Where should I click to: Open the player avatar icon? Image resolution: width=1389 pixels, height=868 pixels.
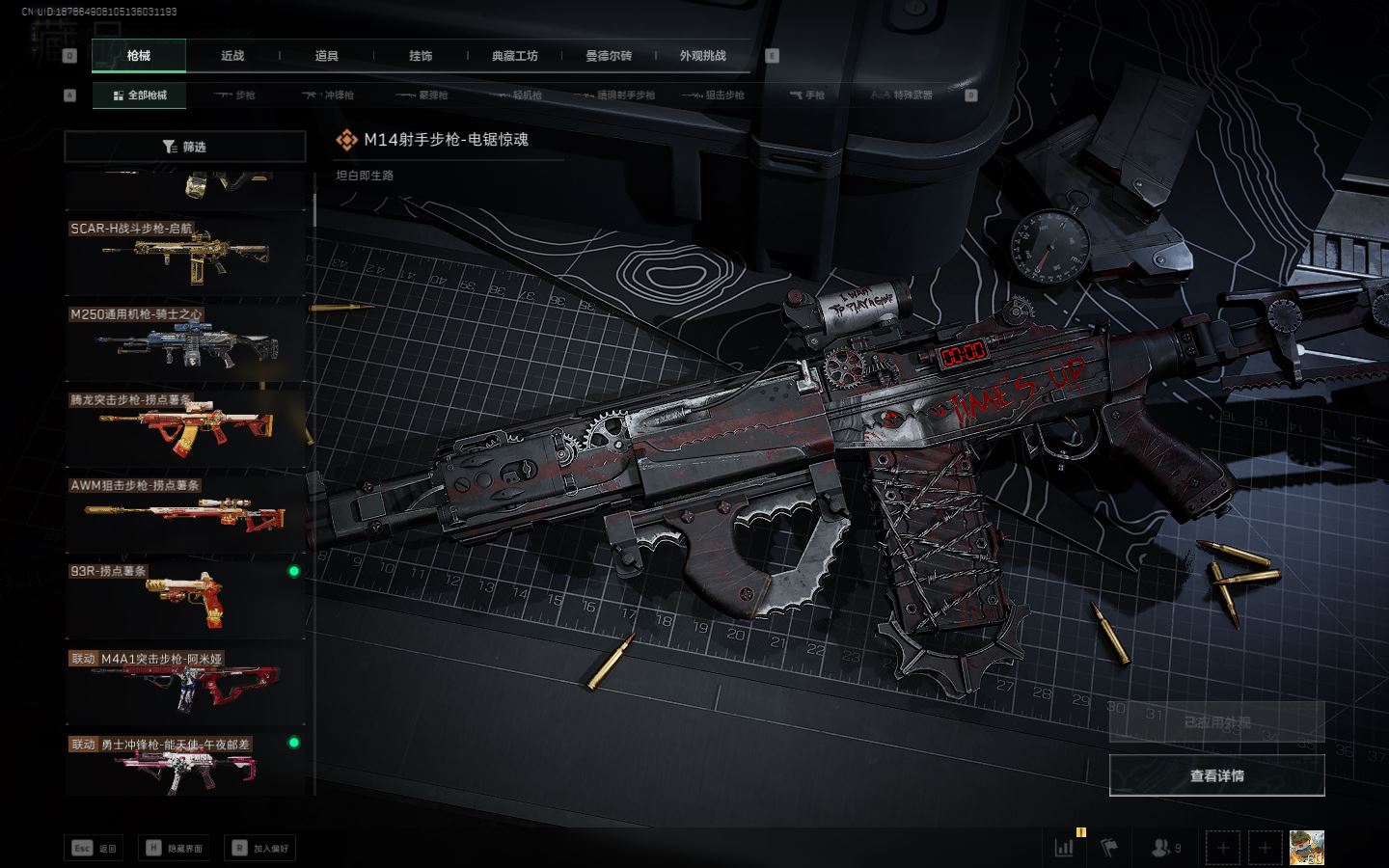[1307, 848]
